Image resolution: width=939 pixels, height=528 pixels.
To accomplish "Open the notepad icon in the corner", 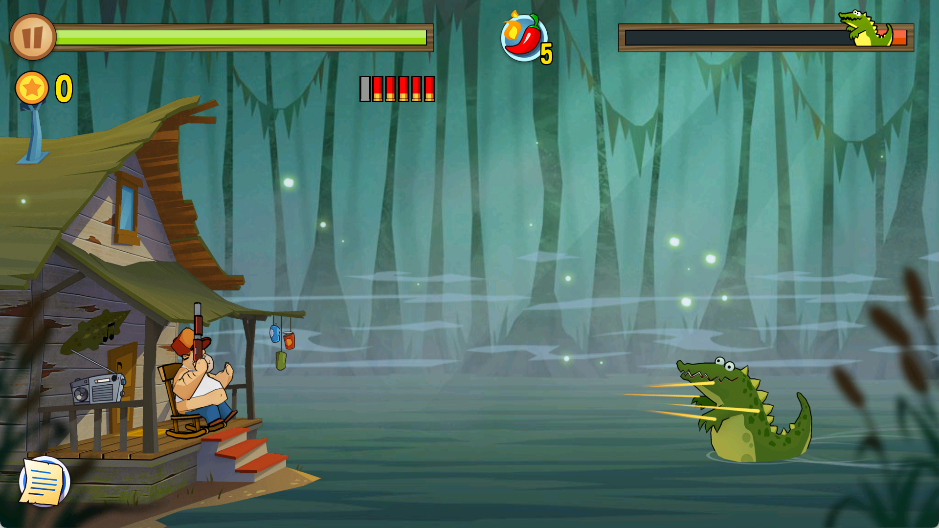I will pyautogui.click(x=44, y=481).
